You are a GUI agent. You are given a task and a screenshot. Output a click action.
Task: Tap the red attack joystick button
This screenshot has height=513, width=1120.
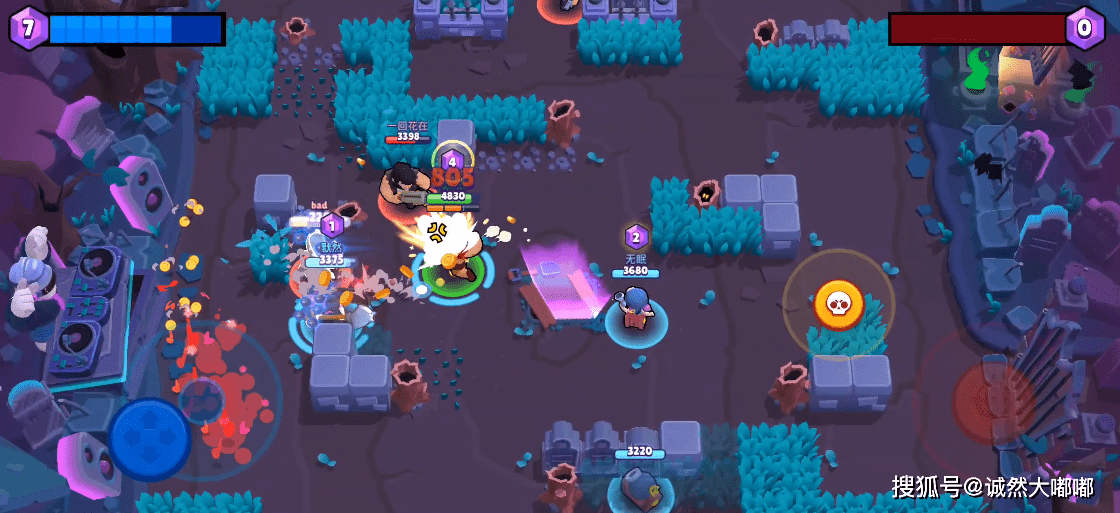click(994, 402)
